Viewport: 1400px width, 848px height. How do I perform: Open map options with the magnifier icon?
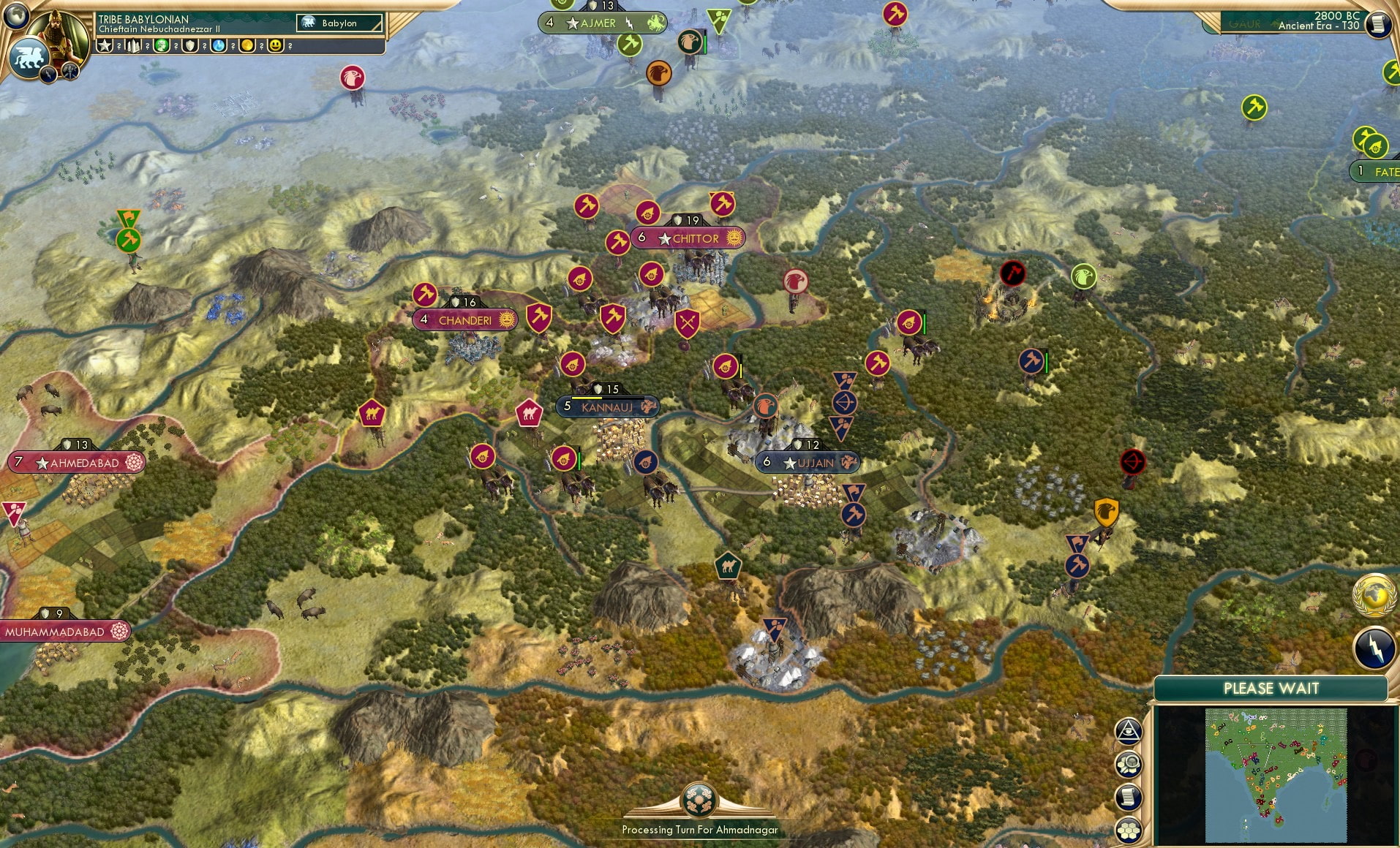click(1130, 763)
